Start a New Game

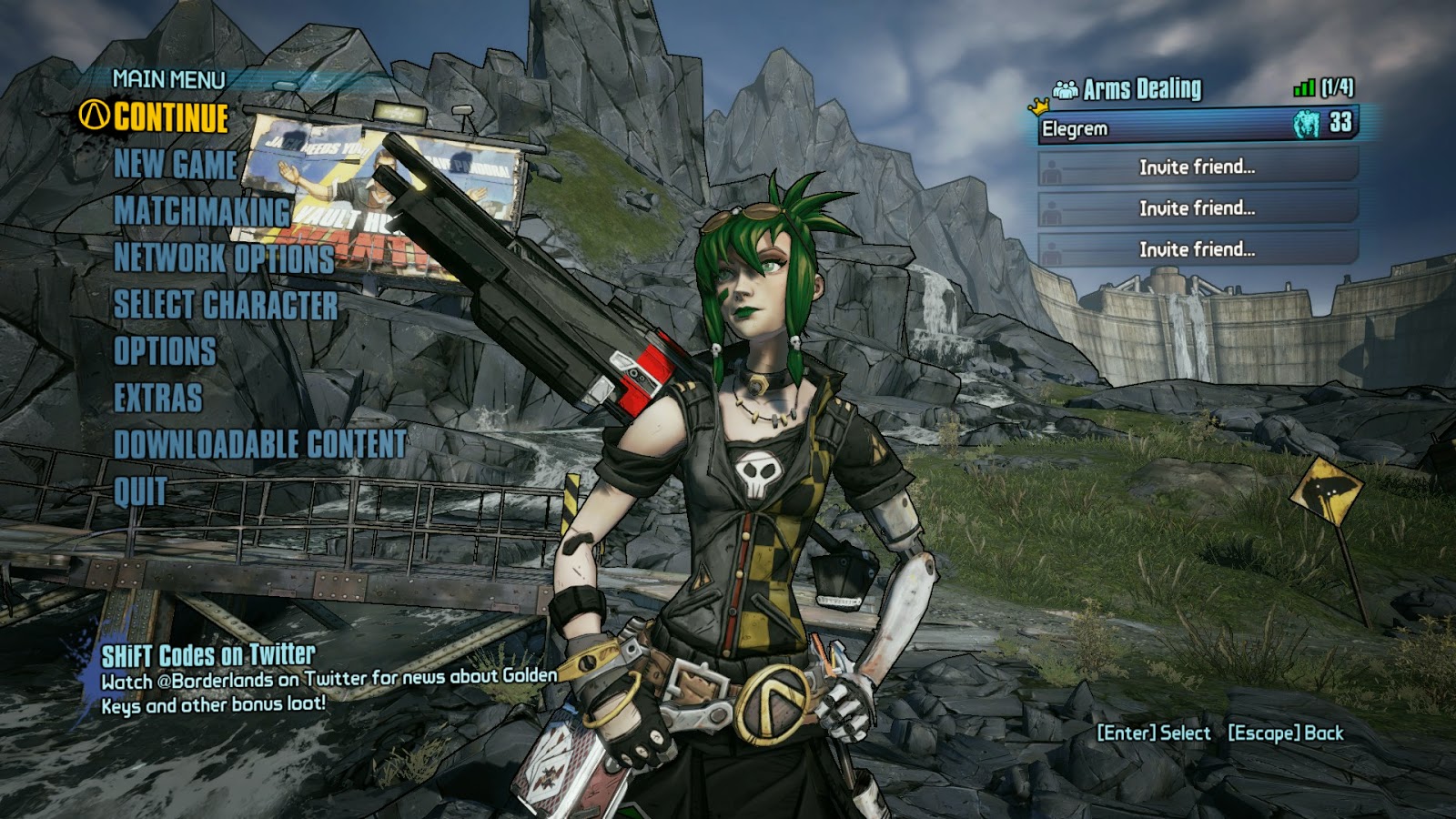pos(175,165)
